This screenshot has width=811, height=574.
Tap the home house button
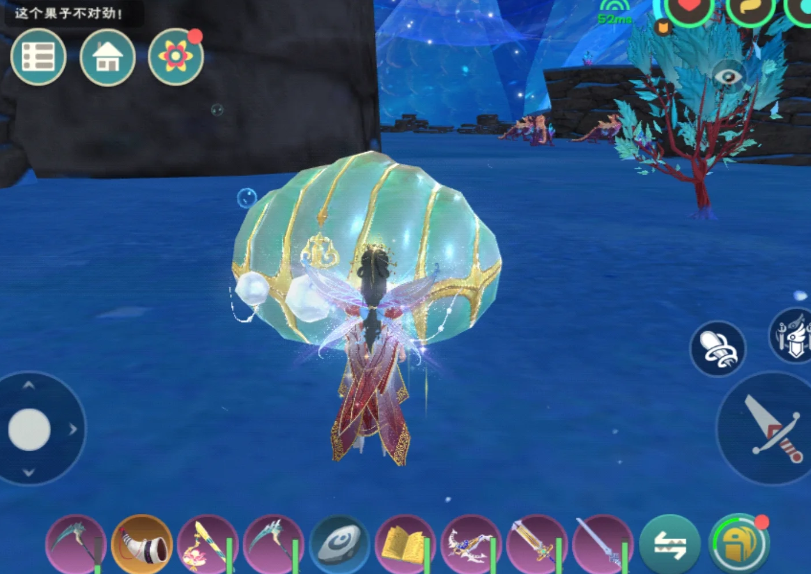click(x=107, y=57)
